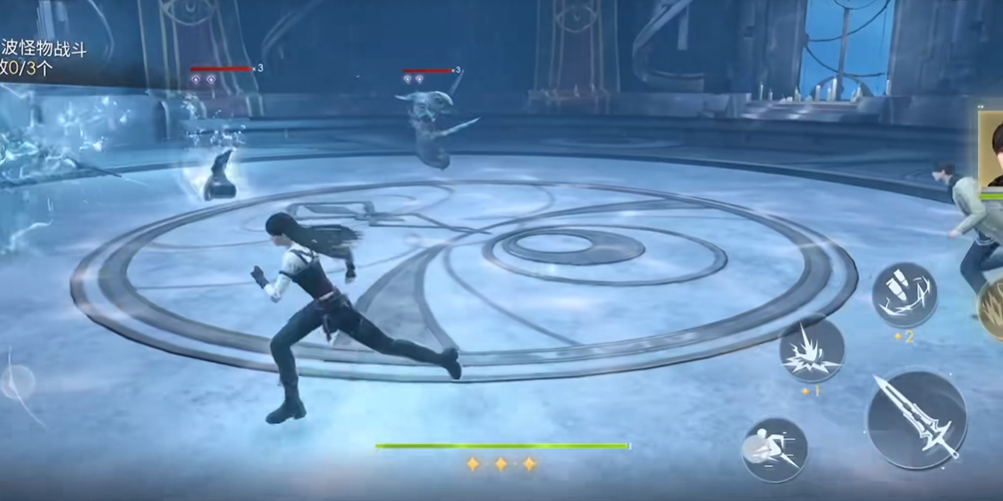Select the teammate portrait with dark hair
1003x501 pixels.
pyautogui.click(x=991, y=150)
